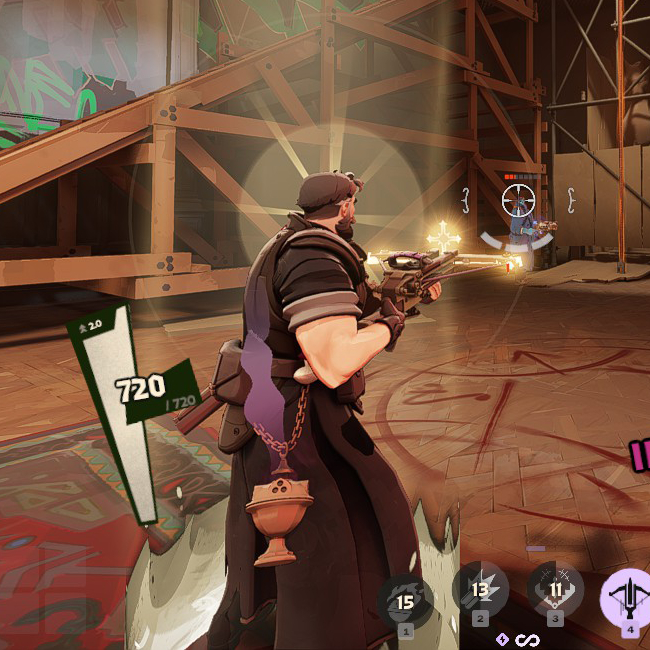
Task: Activate the ability with 15-second cooldown
Action: (x=405, y=600)
